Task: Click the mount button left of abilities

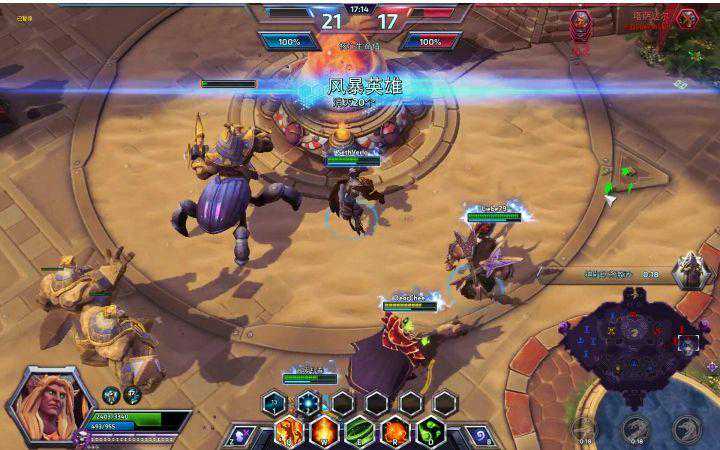Action: 241,436
